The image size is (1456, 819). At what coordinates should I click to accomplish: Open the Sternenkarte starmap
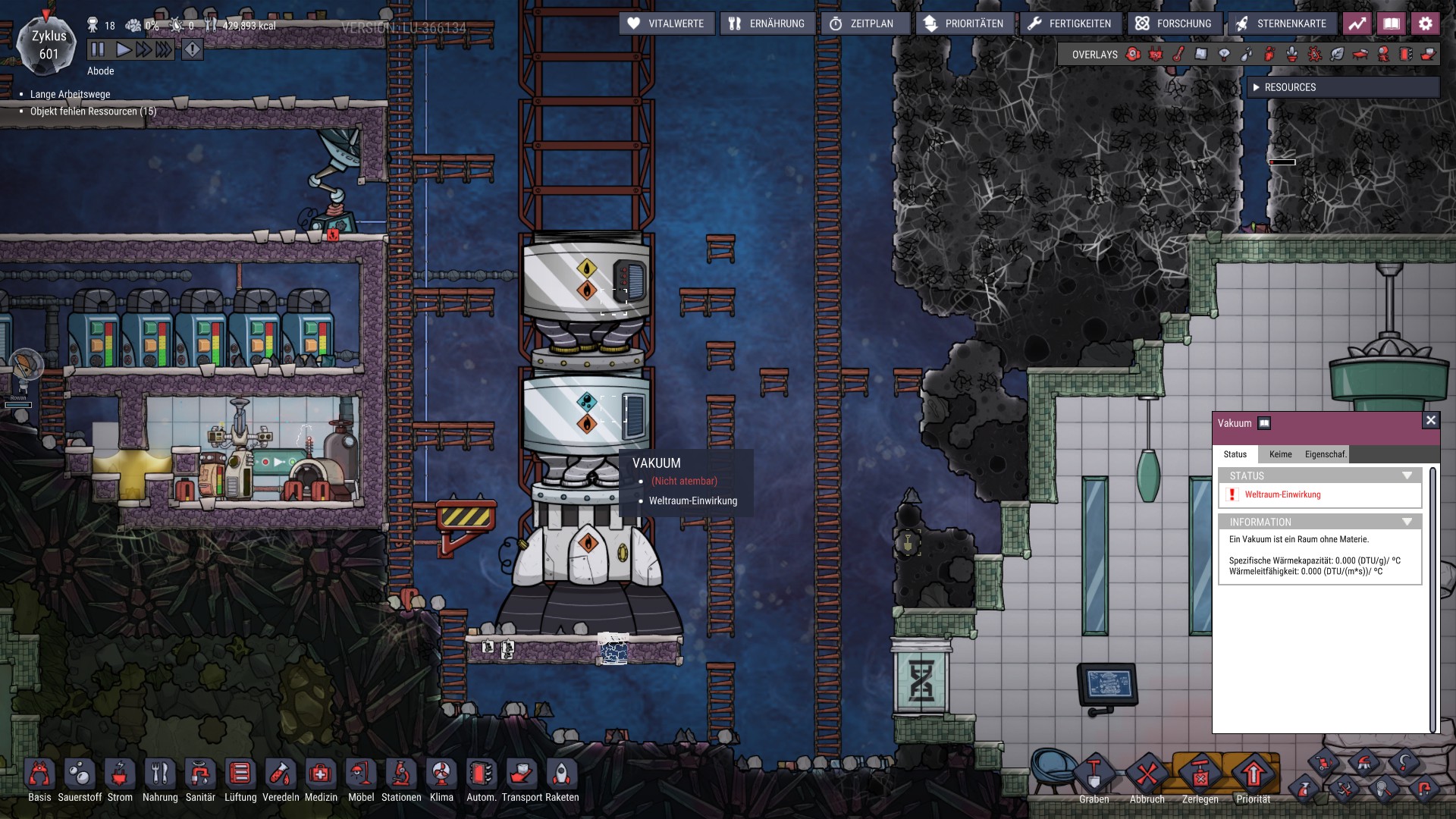point(1281,24)
